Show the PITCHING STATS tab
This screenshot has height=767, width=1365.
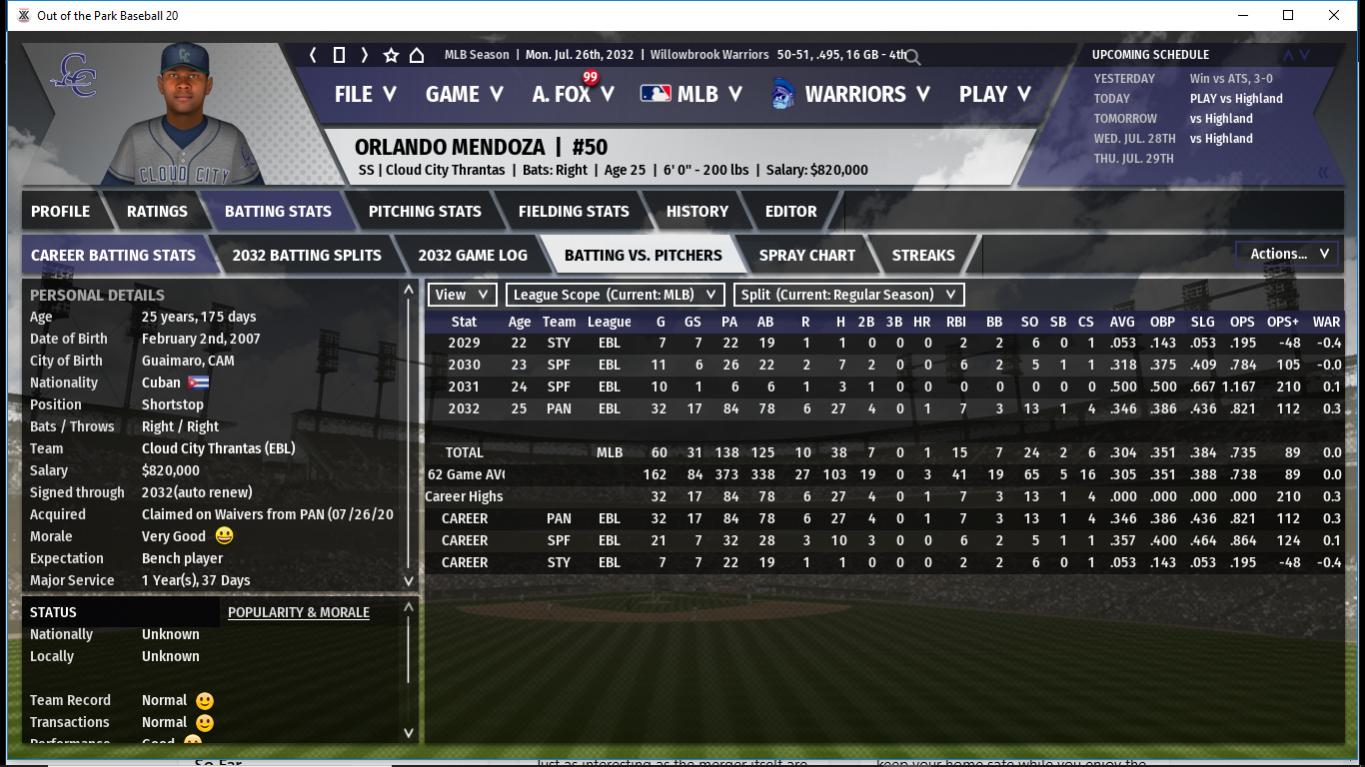pos(424,211)
